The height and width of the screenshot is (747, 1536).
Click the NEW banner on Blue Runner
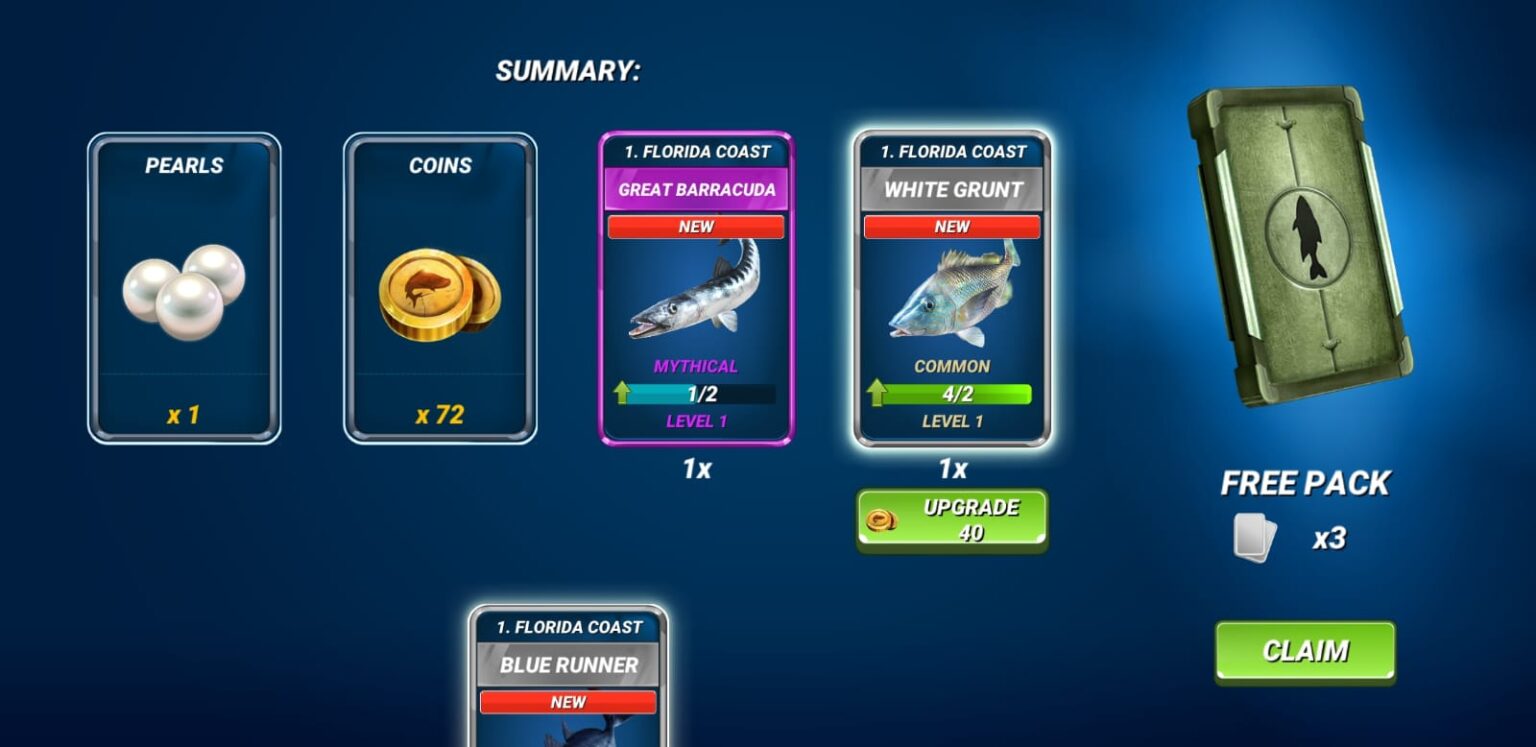(x=566, y=702)
